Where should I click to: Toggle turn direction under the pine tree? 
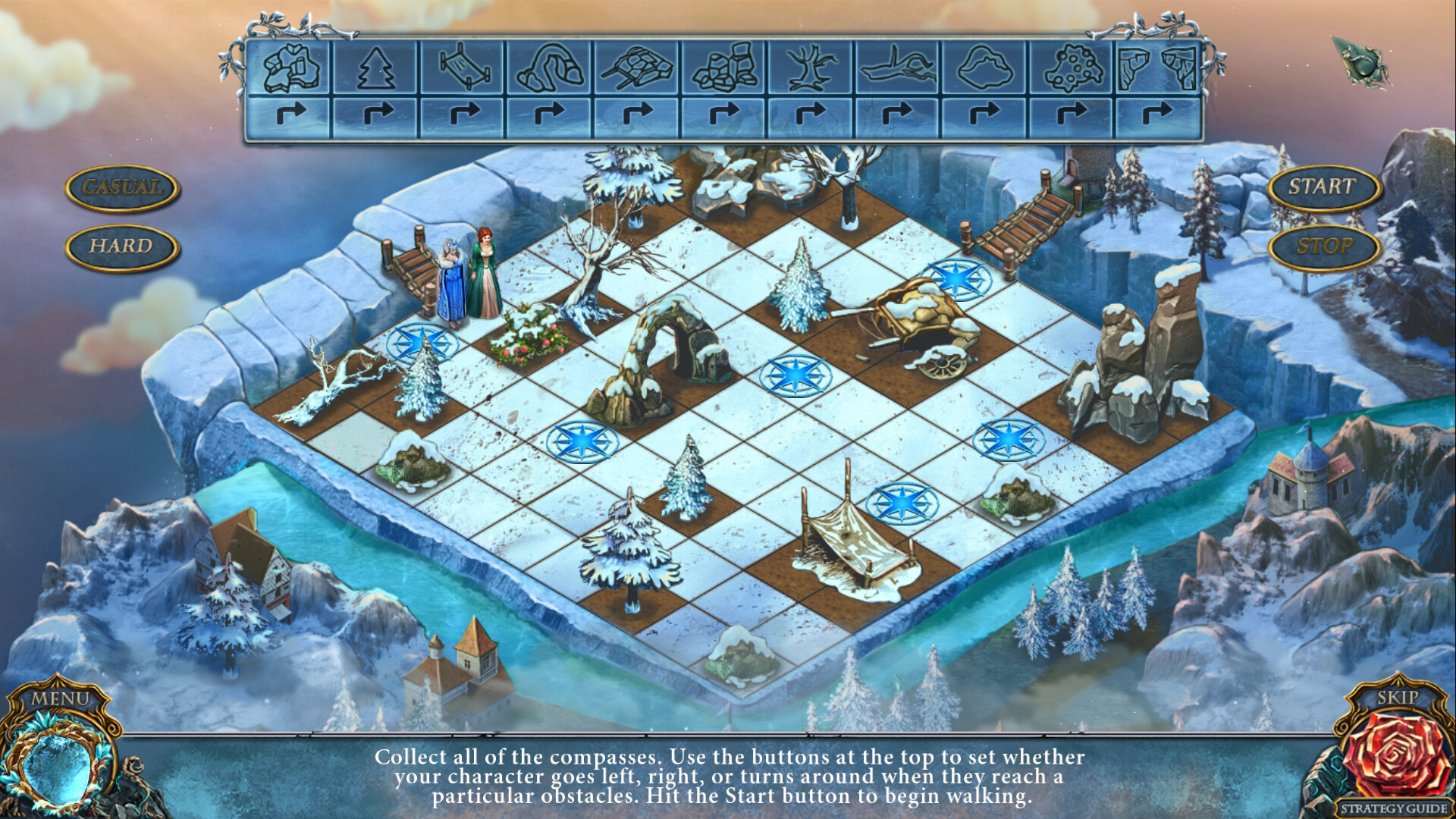(377, 114)
